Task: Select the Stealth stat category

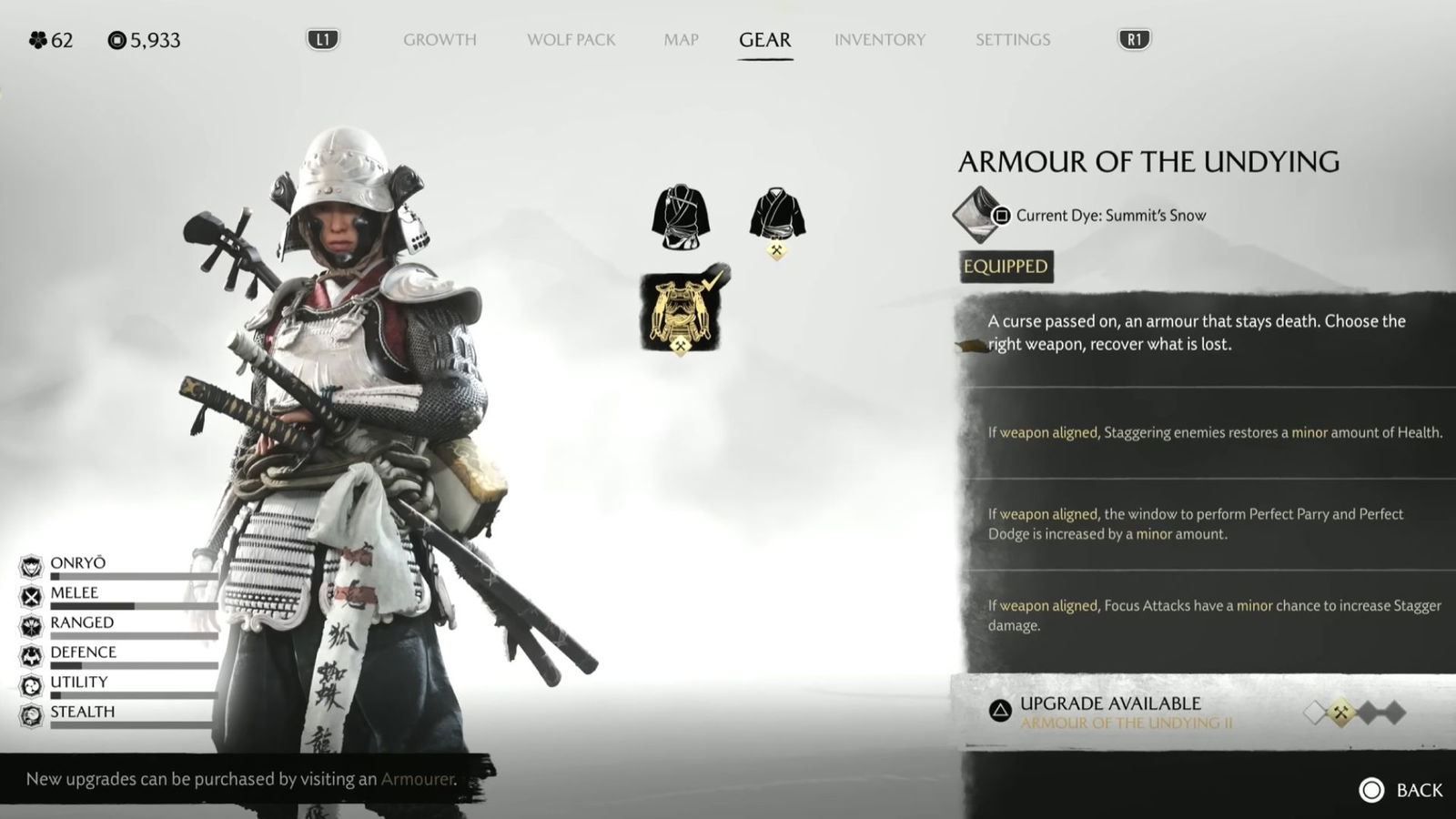Action: point(82,713)
